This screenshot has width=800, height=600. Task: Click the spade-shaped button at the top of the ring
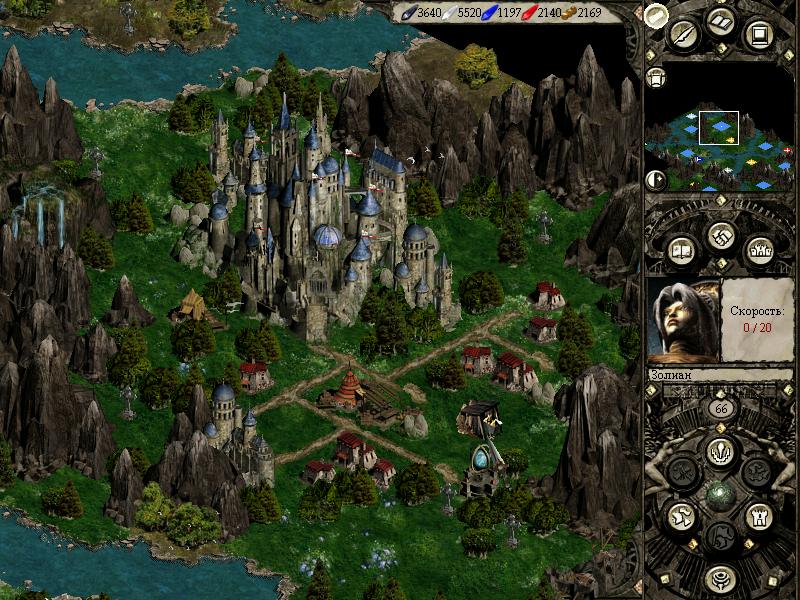tap(719, 448)
